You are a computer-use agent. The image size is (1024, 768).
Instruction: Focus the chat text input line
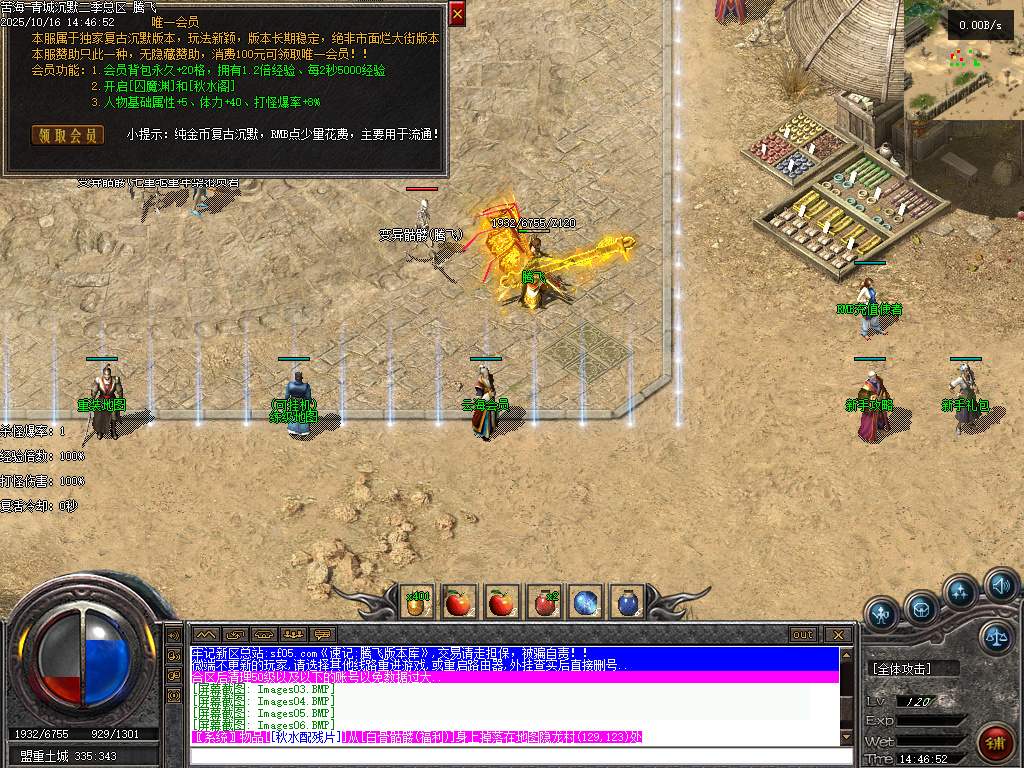click(x=510, y=755)
